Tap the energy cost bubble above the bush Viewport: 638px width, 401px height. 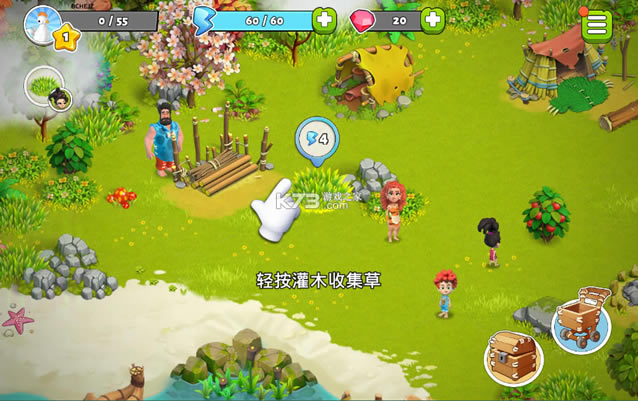click(x=317, y=138)
